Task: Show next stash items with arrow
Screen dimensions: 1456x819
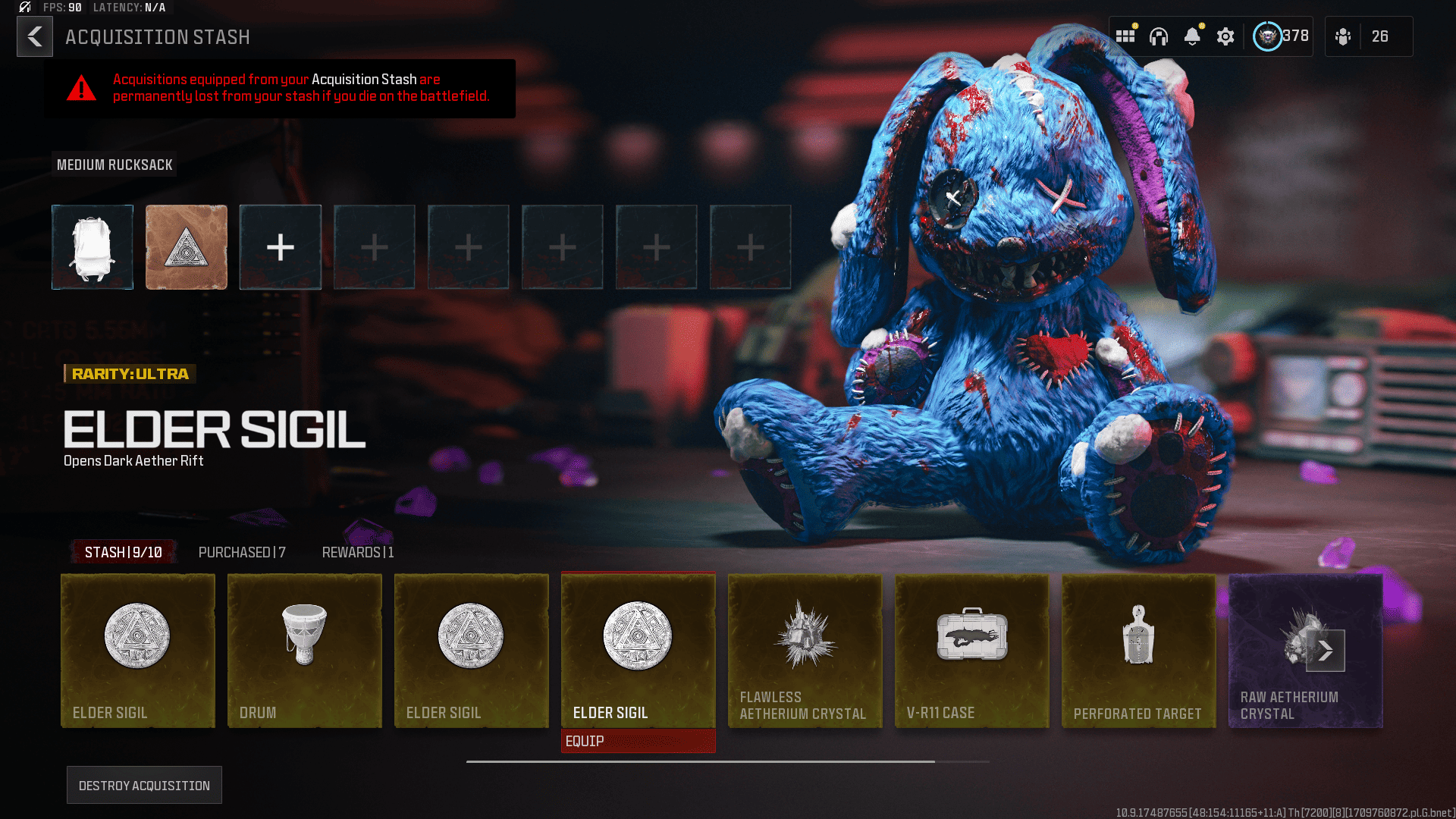Action: tap(1325, 651)
